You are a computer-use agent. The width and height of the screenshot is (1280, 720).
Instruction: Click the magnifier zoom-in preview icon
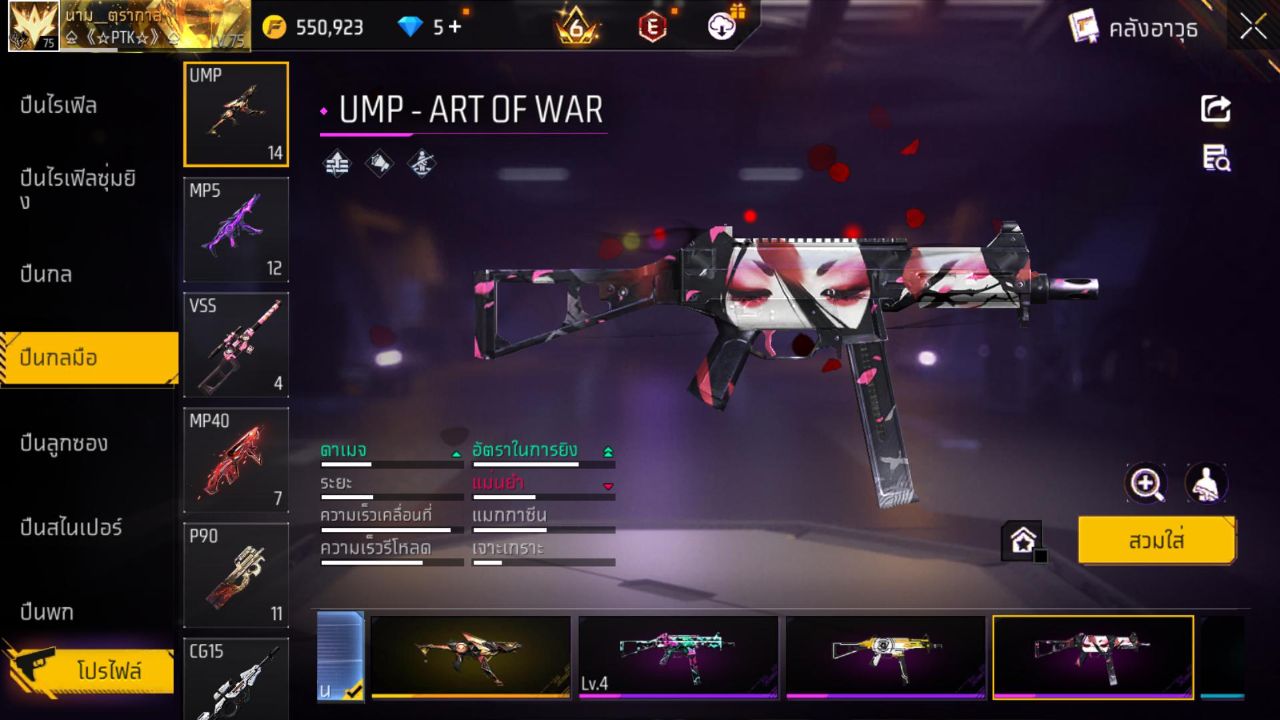pos(1147,484)
